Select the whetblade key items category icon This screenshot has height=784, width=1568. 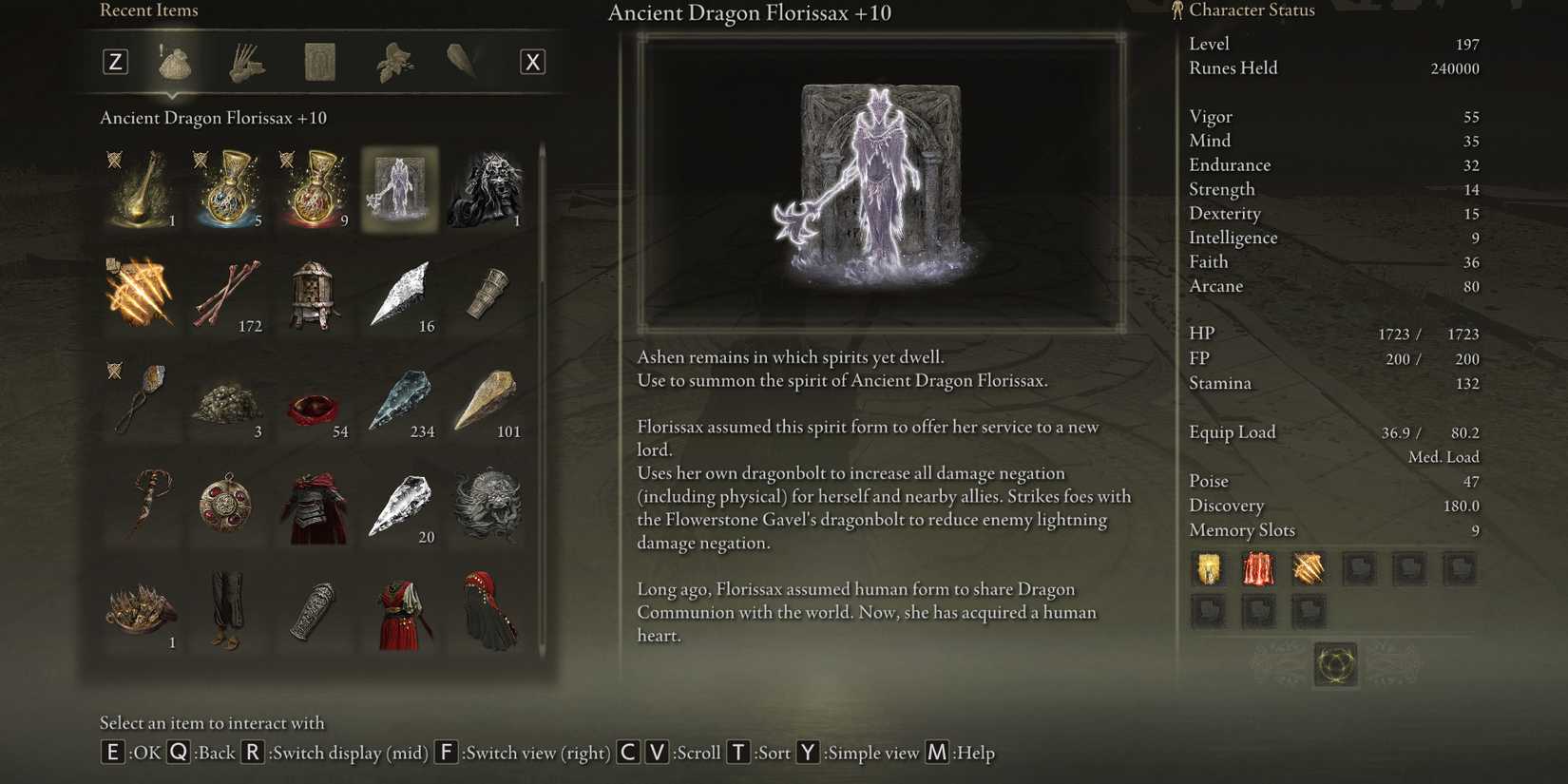pos(464,60)
